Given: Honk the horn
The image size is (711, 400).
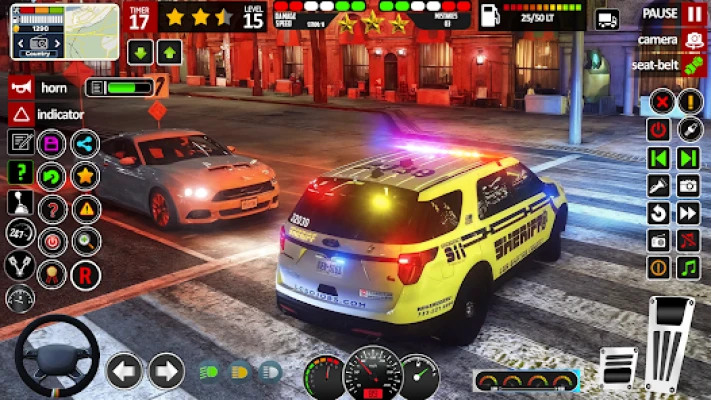Looking at the screenshot, I should click(x=21, y=87).
